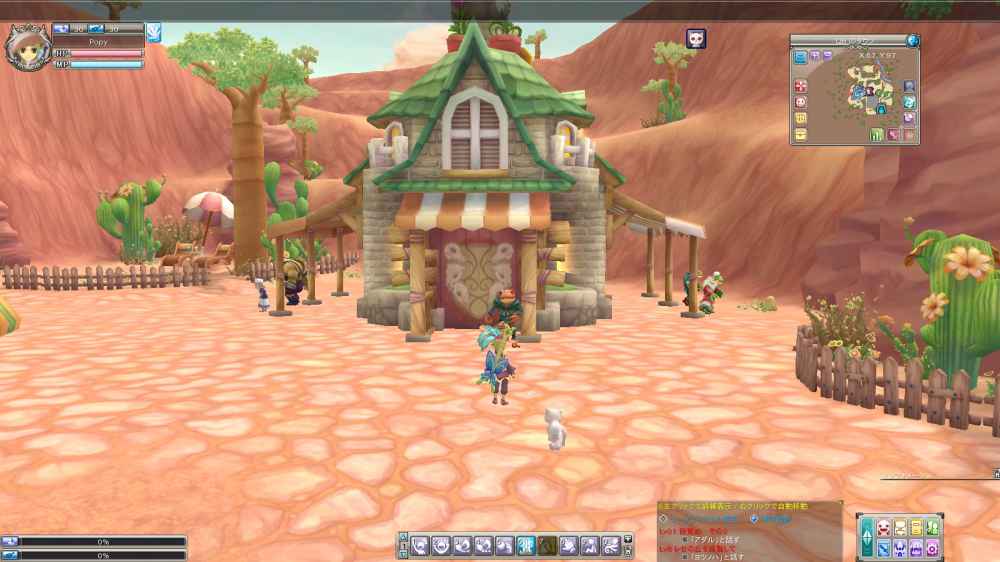Open the blue sword menu icon
The height and width of the screenshot is (562, 1000).
point(884,548)
